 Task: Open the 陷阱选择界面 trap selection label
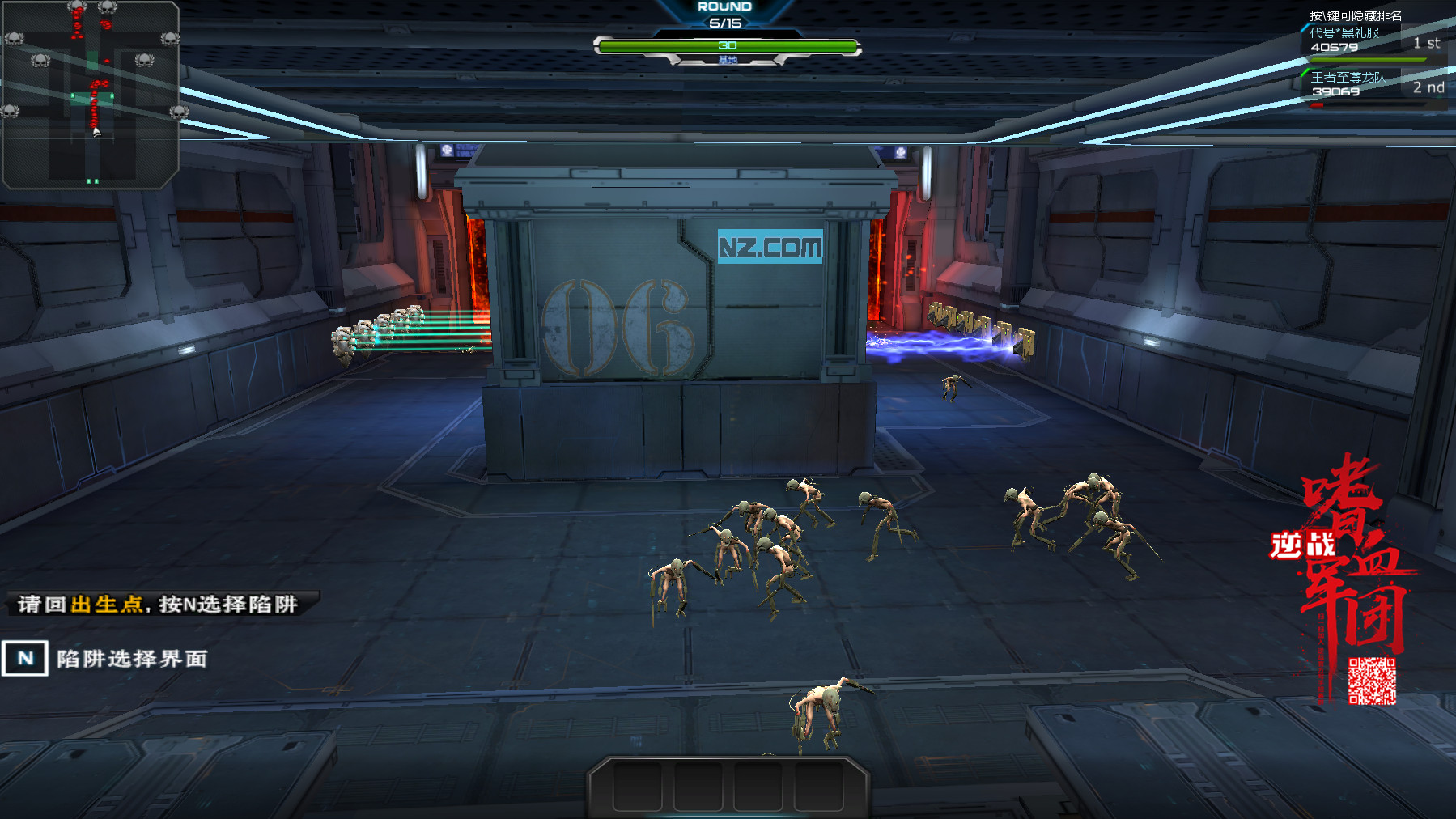pos(131,659)
